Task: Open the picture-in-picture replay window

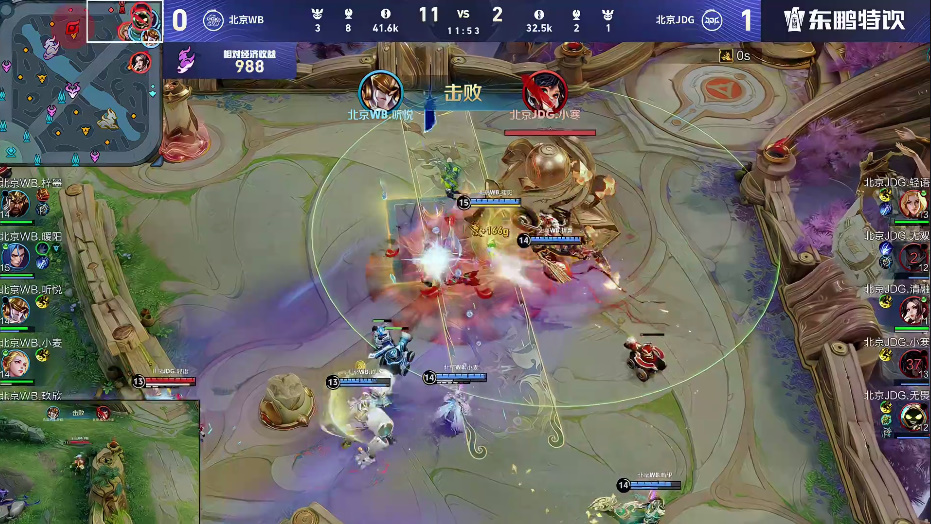Action: (x=100, y=461)
